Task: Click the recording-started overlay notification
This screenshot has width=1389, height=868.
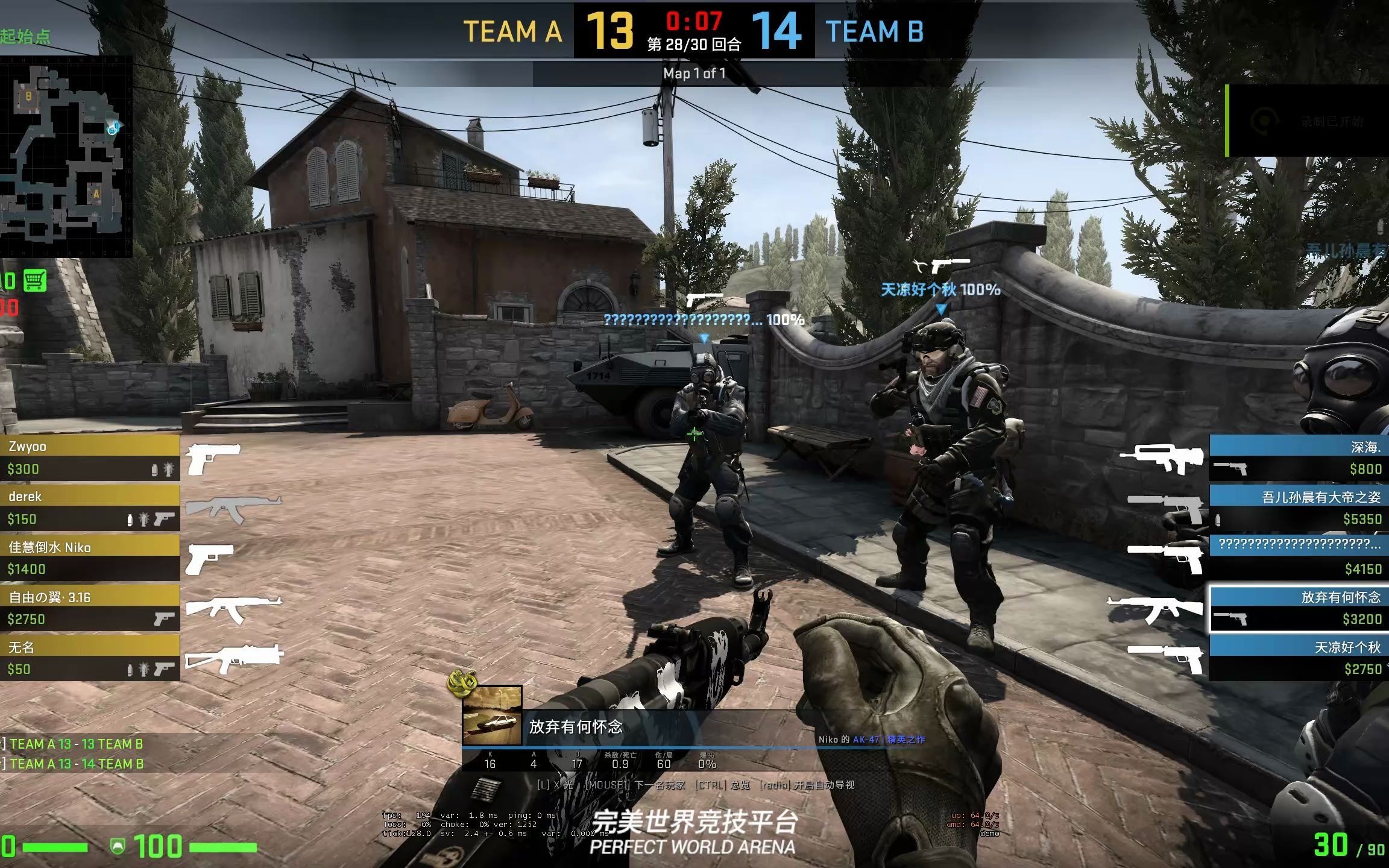Action: point(1307,121)
